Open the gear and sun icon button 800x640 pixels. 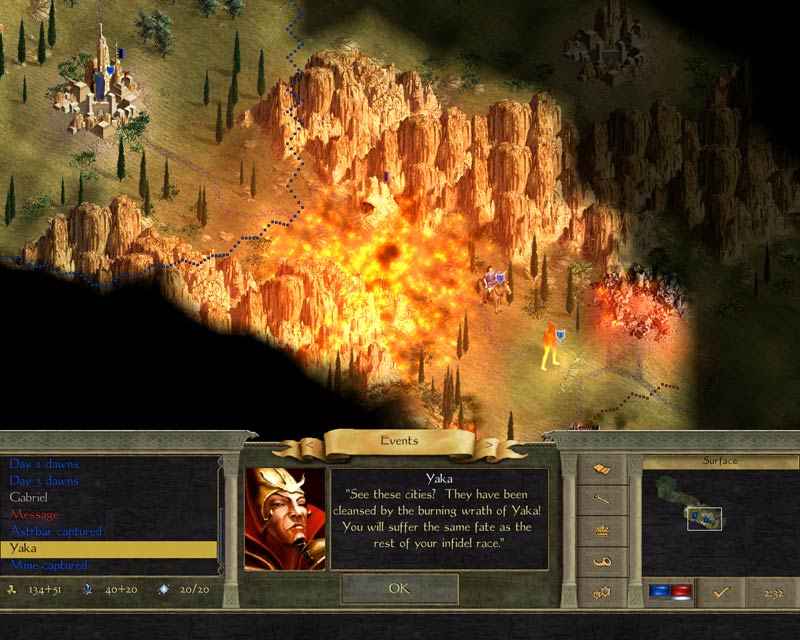pos(602,593)
